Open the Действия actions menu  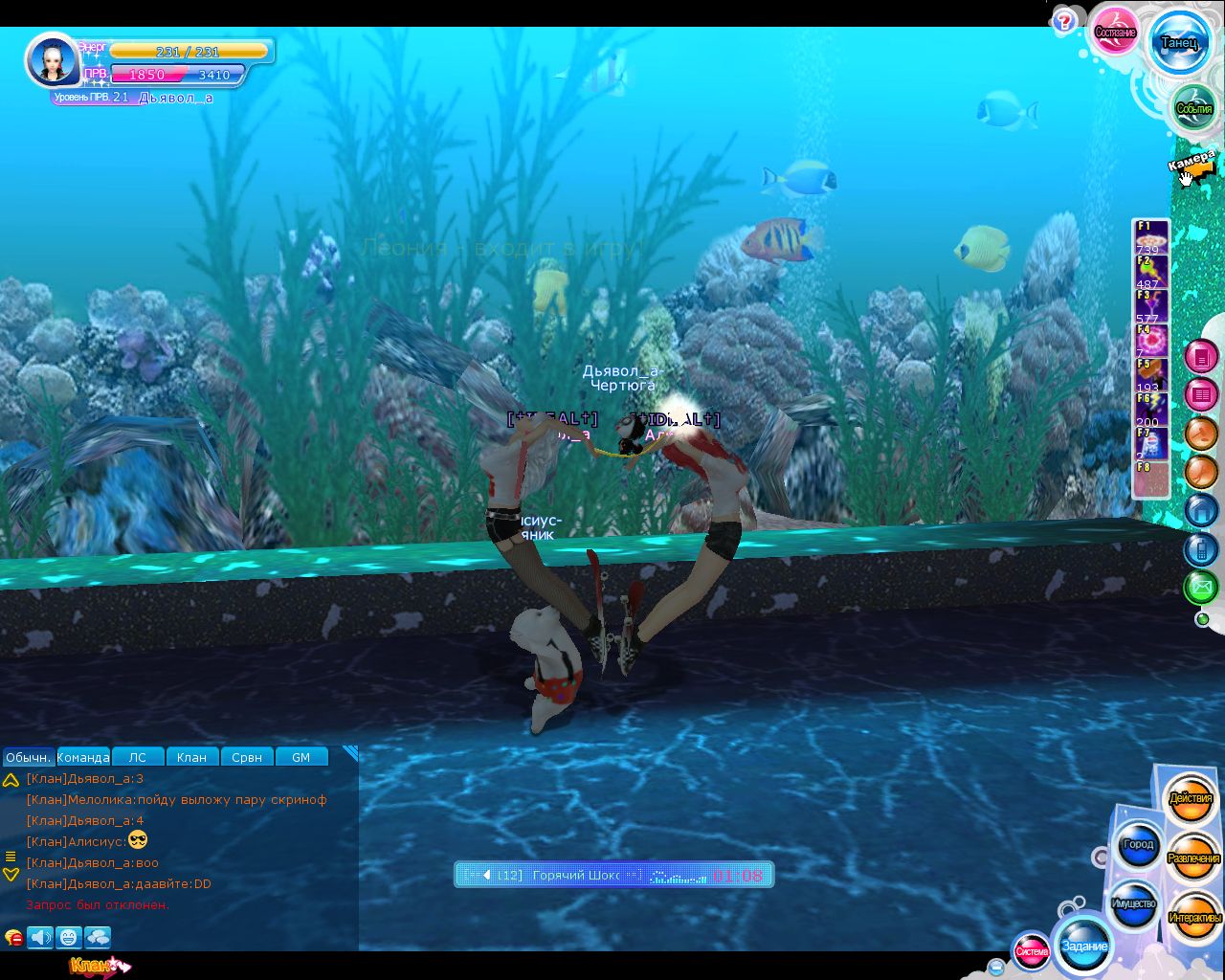pyautogui.click(x=1191, y=798)
